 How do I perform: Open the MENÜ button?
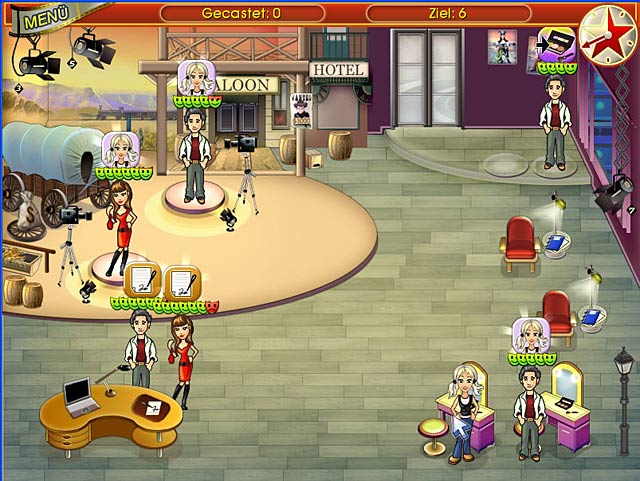tap(41, 18)
